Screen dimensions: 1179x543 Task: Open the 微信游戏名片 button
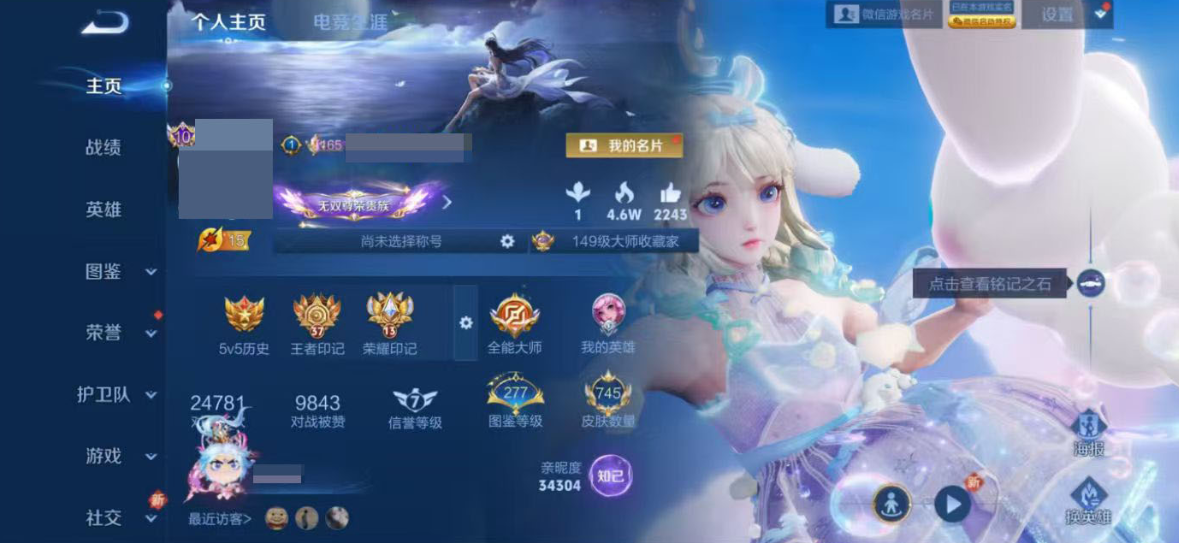(x=883, y=14)
